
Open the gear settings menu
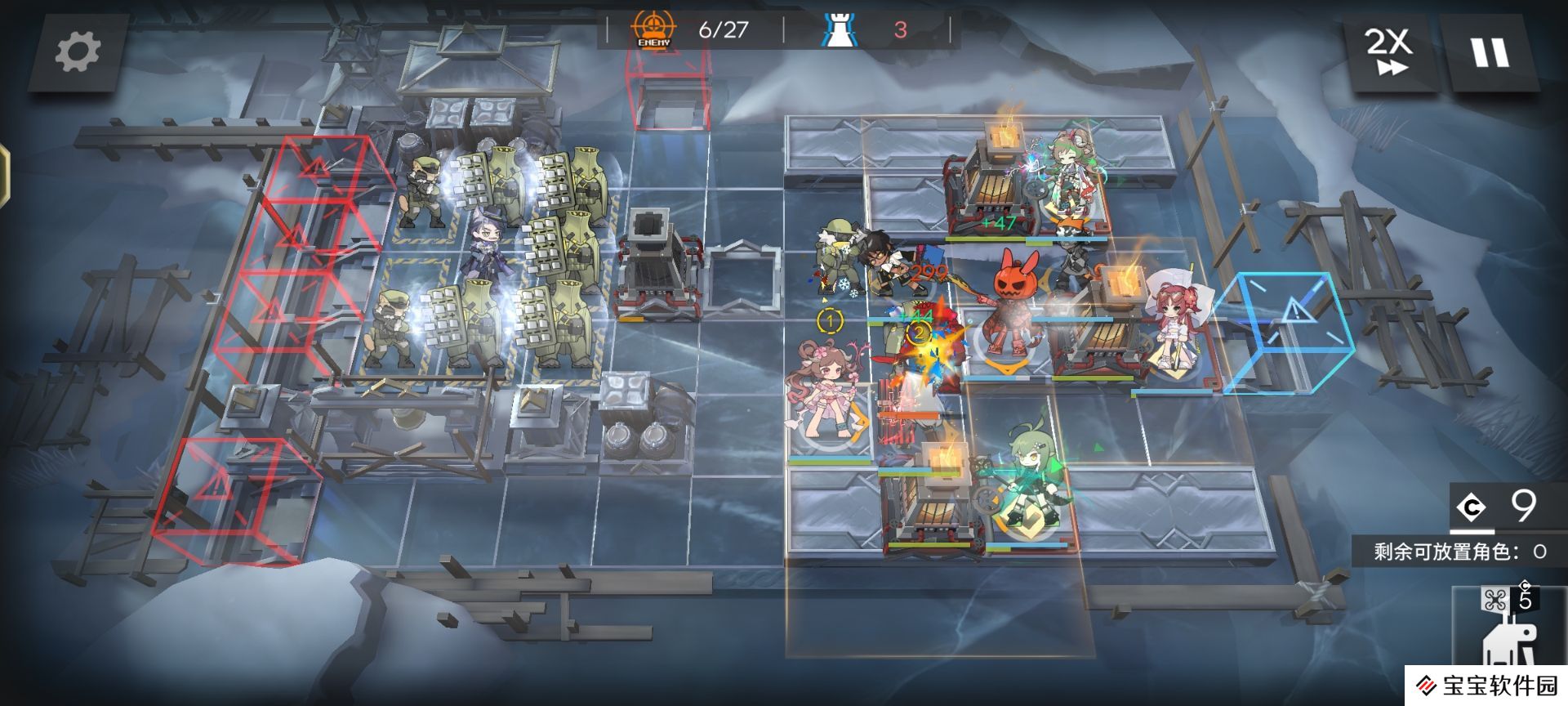[x=78, y=52]
